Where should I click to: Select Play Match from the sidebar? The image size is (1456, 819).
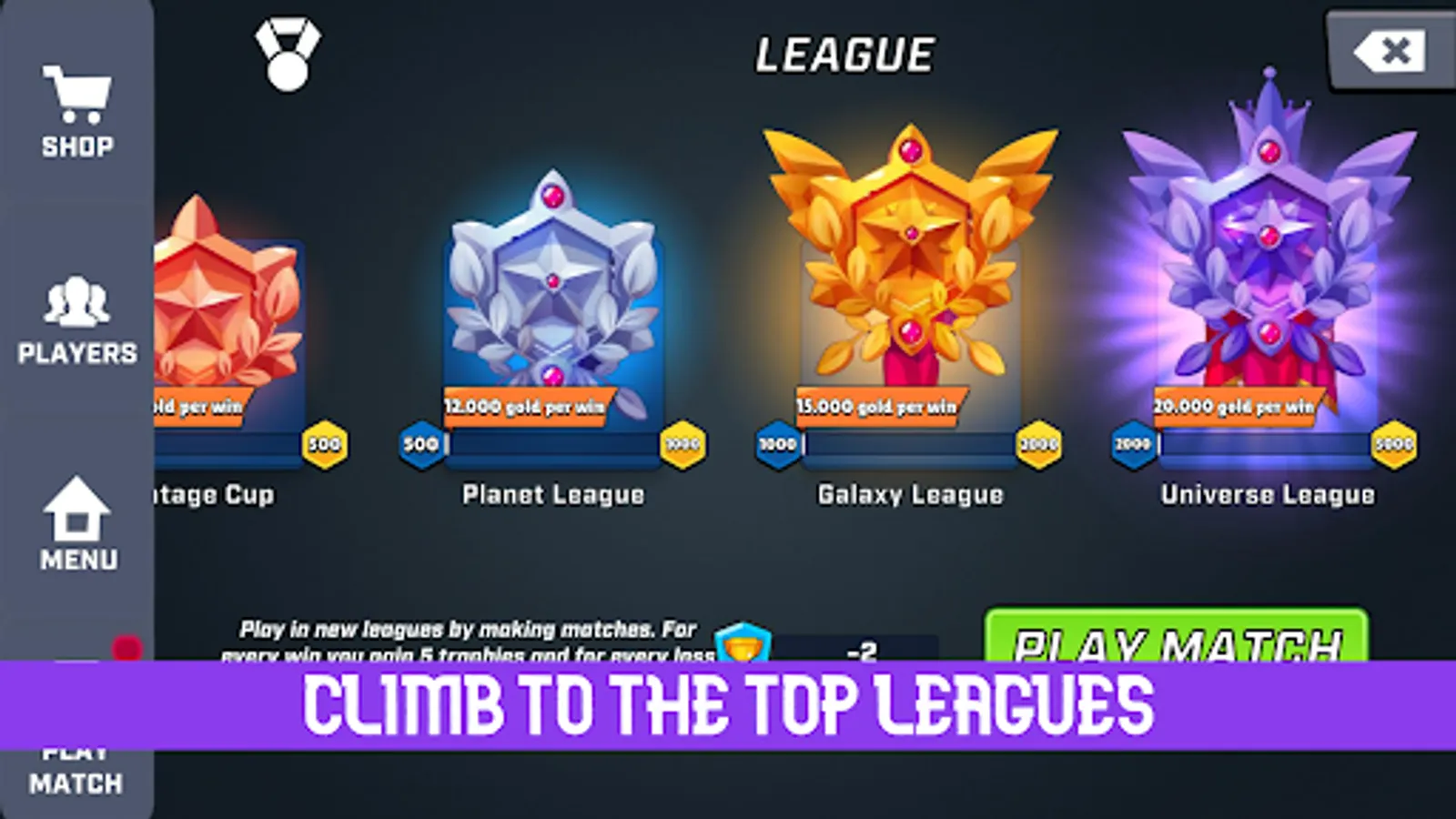click(x=76, y=767)
